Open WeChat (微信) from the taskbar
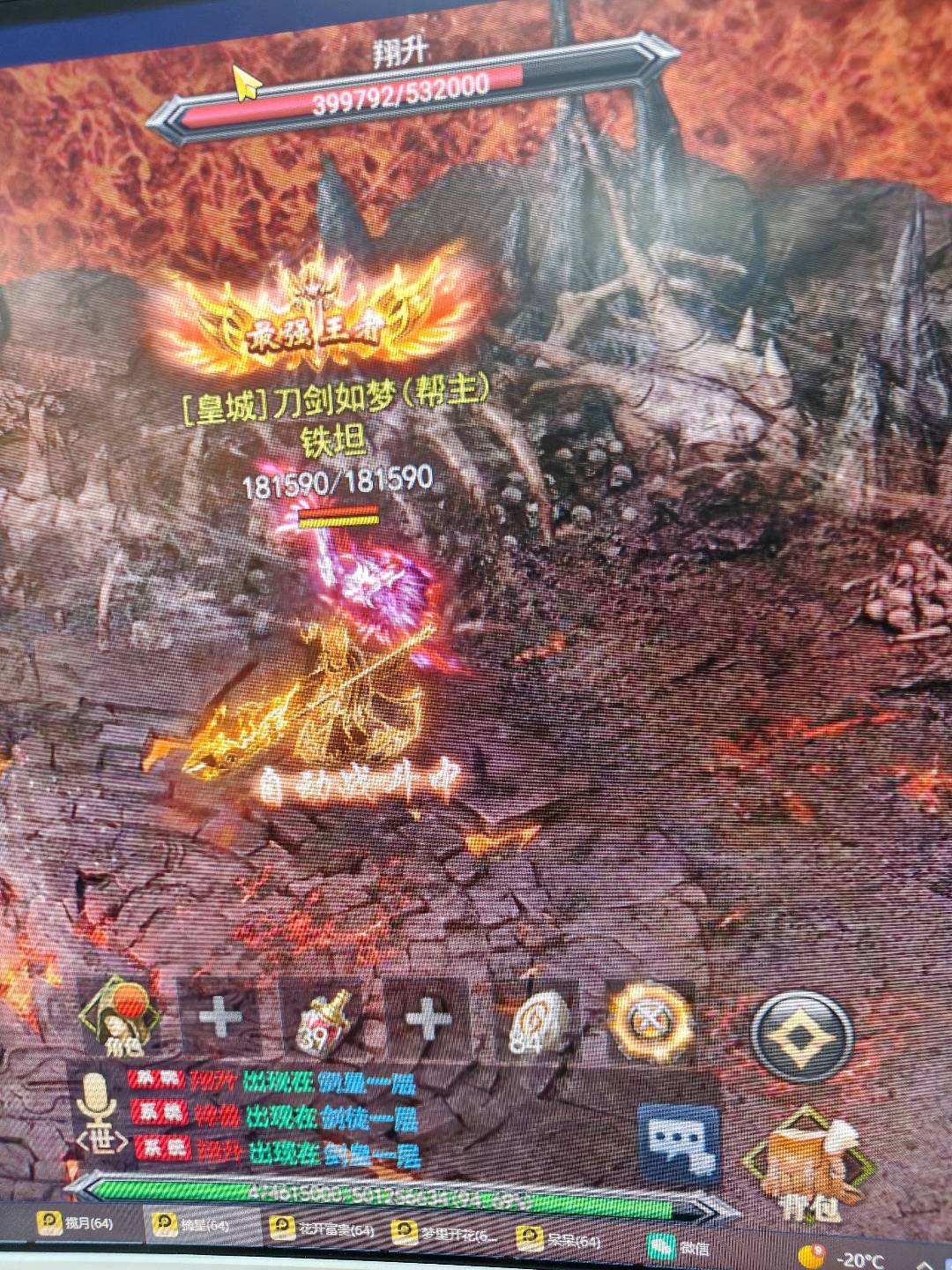The width and height of the screenshot is (952, 1270). coord(681,1247)
